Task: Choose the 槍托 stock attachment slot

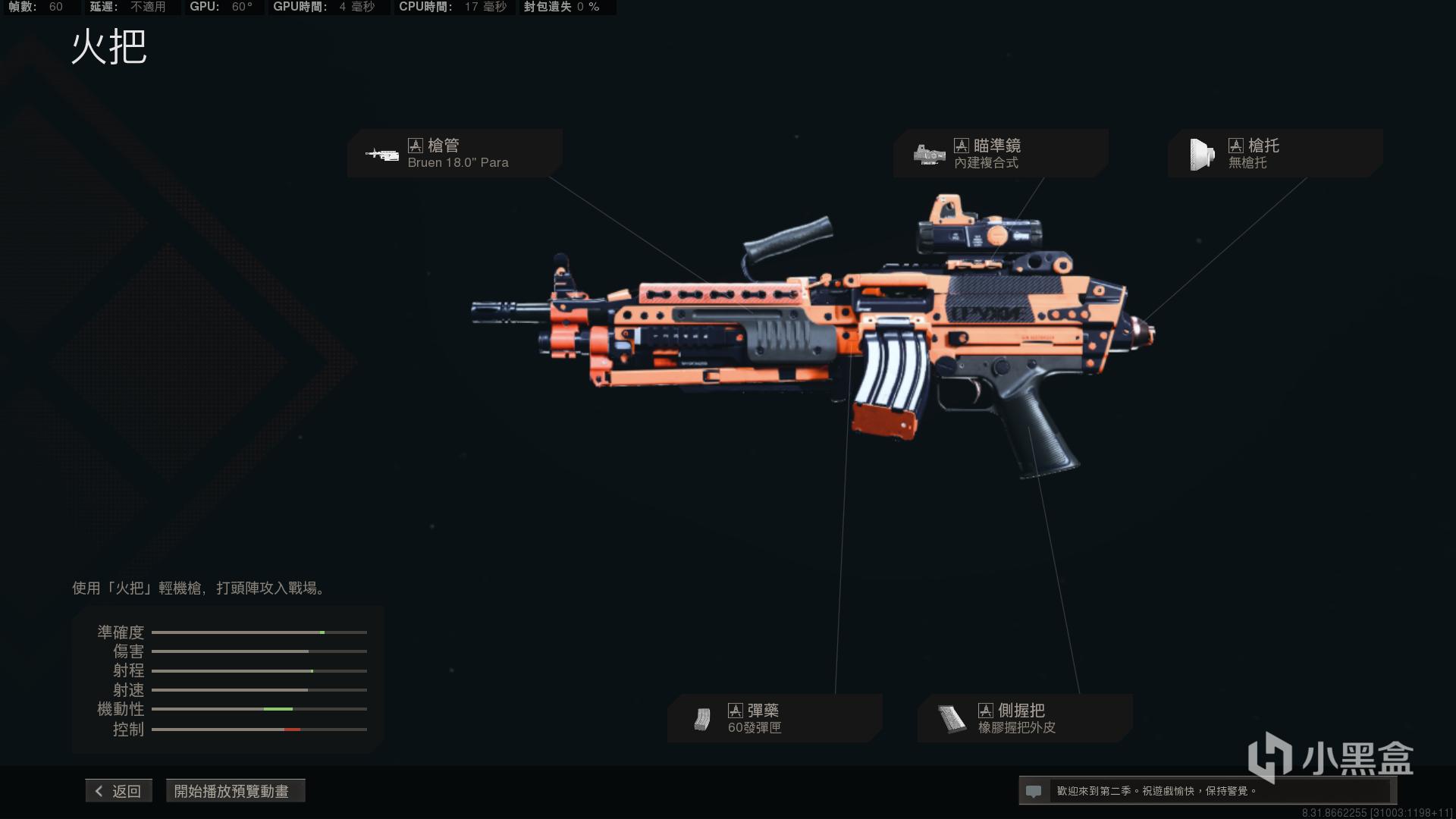Action: point(1274,153)
